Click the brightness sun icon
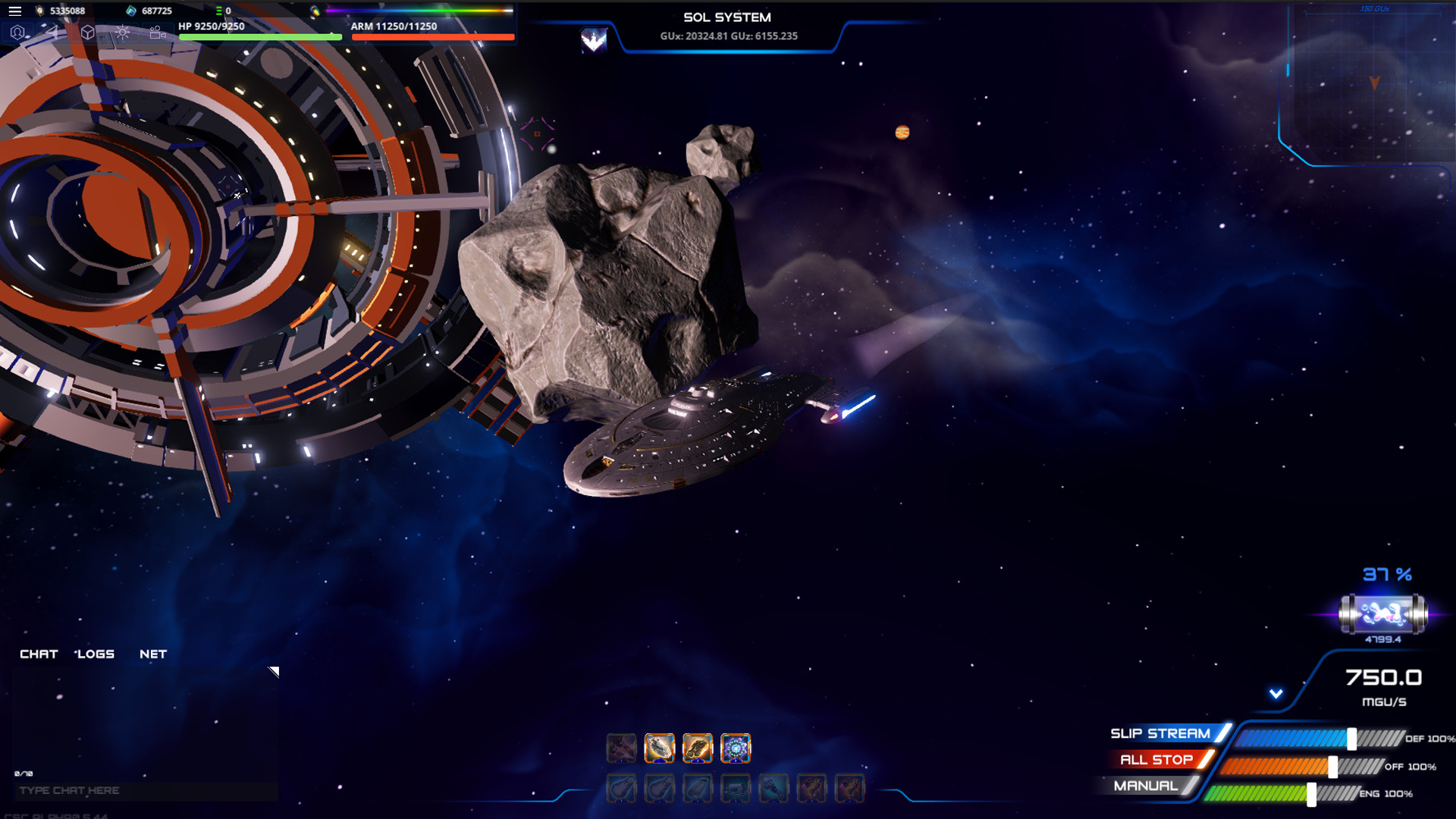The image size is (1456, 819). click(121, 32)
